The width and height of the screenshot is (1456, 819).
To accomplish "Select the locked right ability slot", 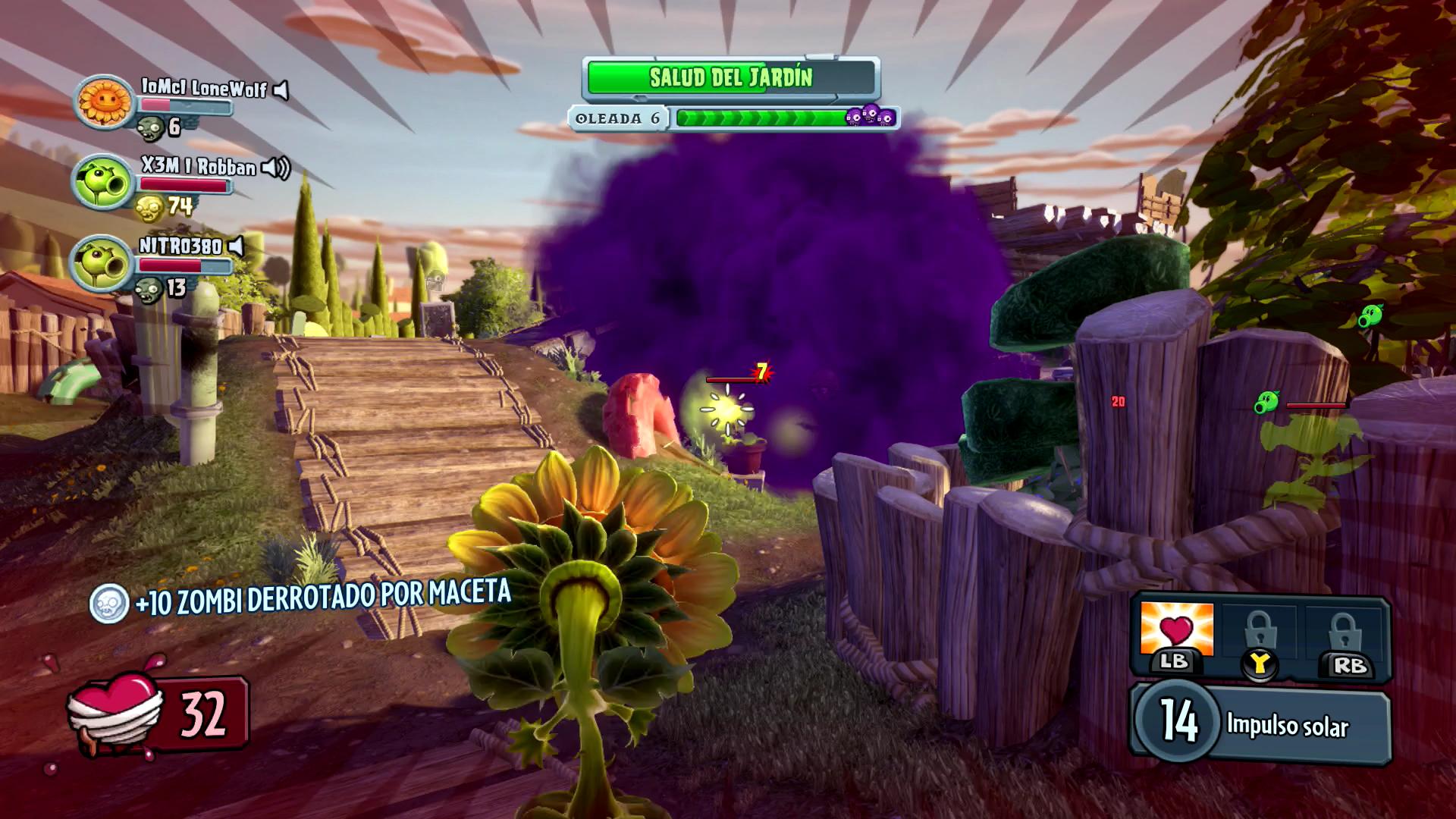I will click(1343, 633).
